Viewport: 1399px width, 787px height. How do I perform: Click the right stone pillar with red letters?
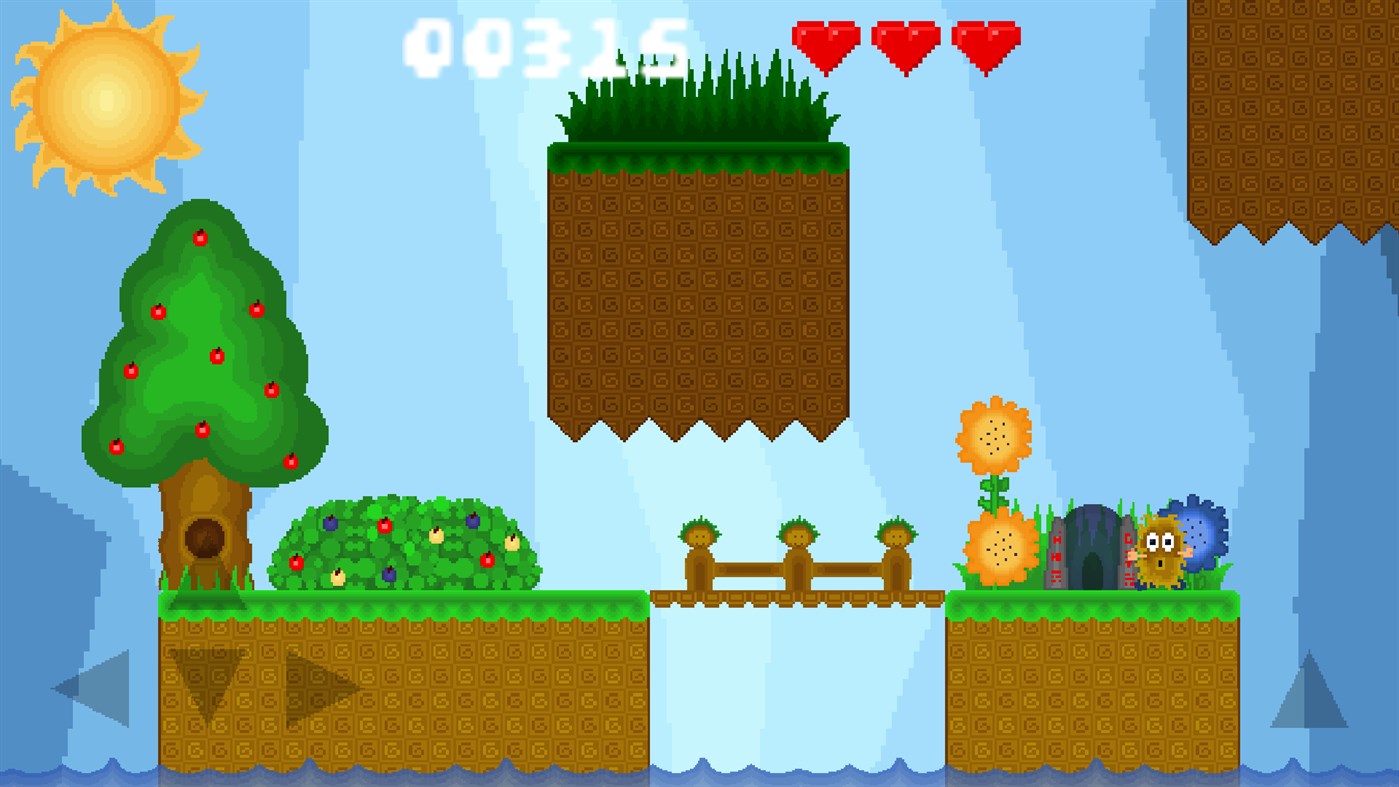click(x=1127, y=555)
